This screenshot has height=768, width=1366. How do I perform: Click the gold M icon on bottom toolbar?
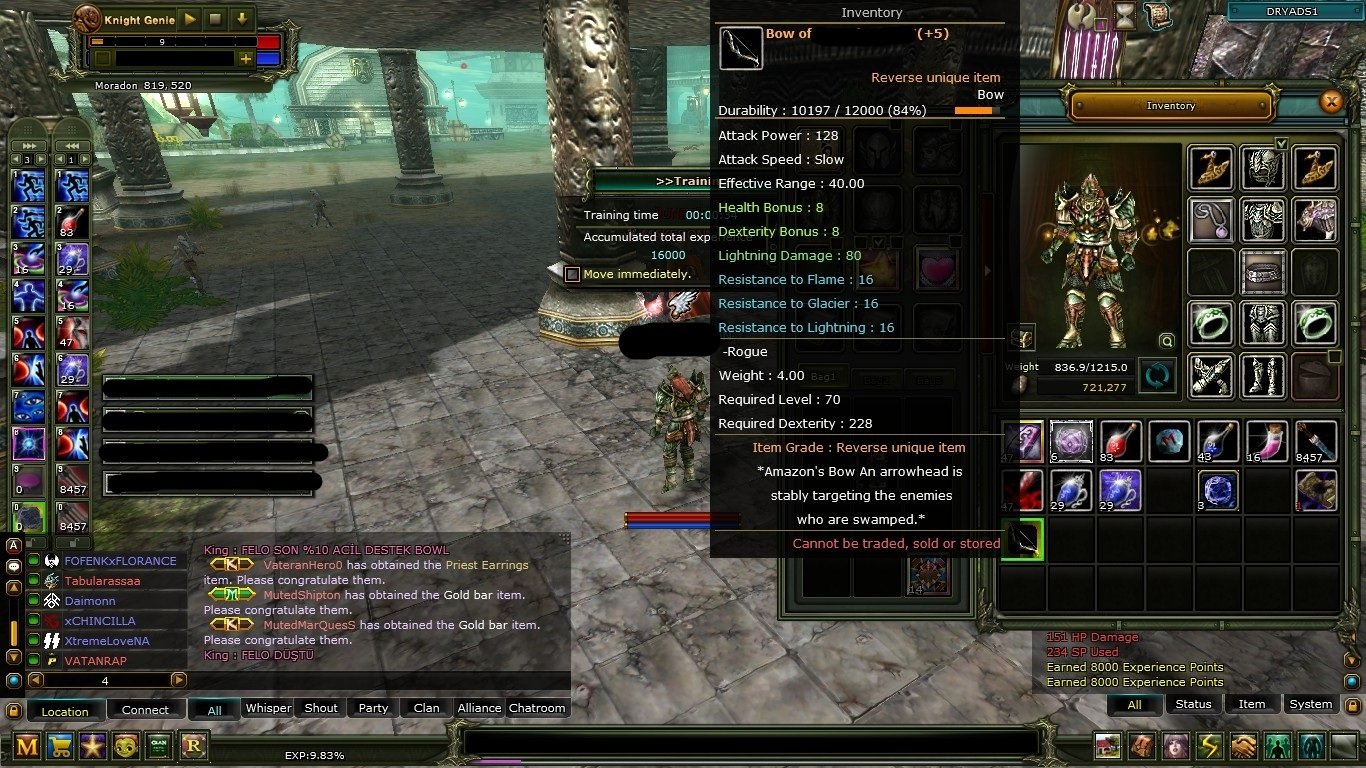27,746
